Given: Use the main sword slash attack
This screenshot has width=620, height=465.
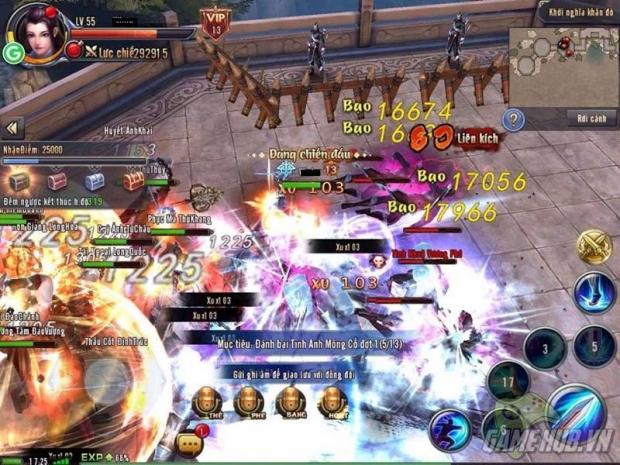Looking at the screenshot, I should tap(576, 411).
